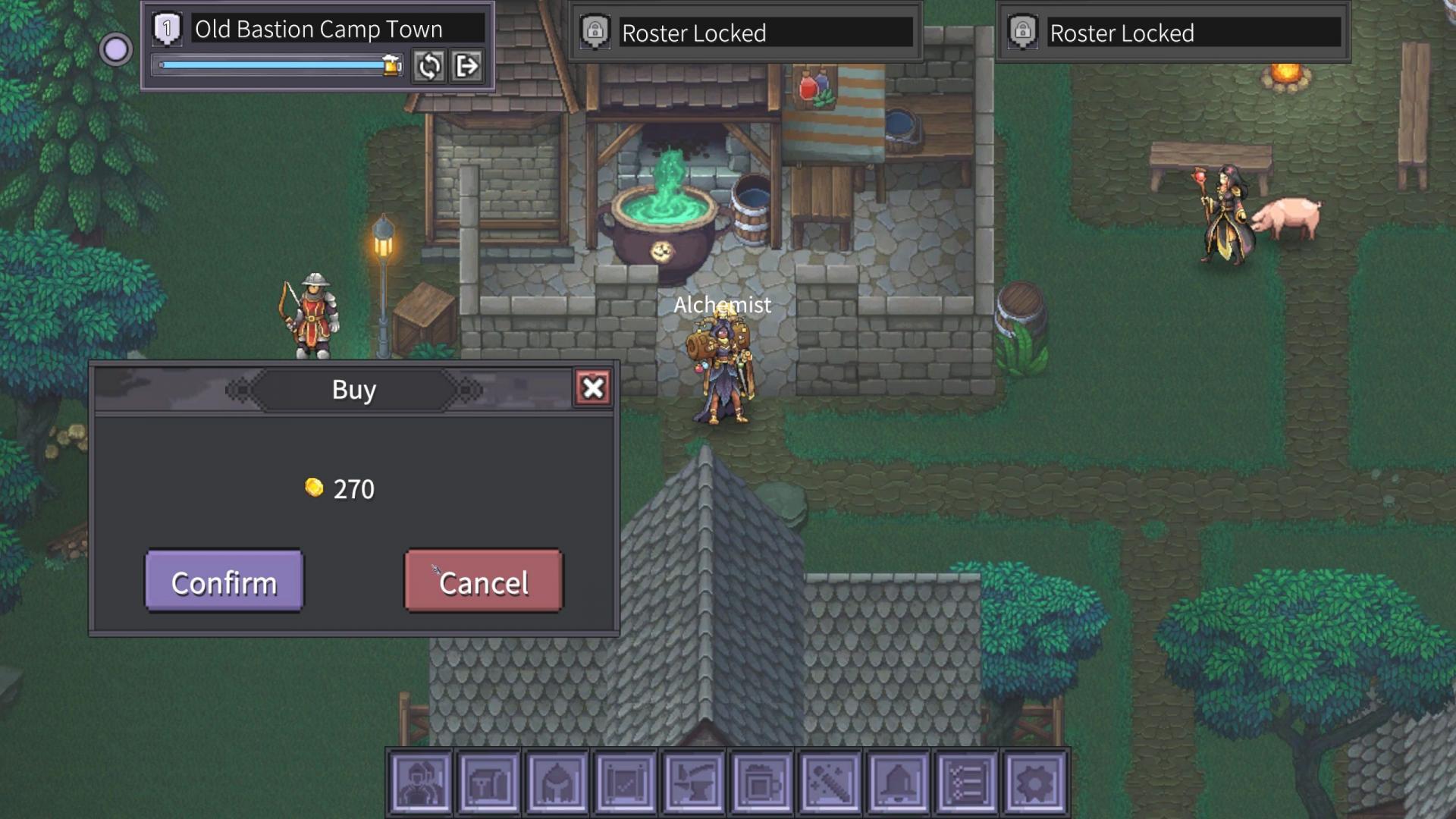Image resolution: width=1456 pixels, height=819 pixels.
Task: Open the party heroes roster icon
Action: point(420,783)
